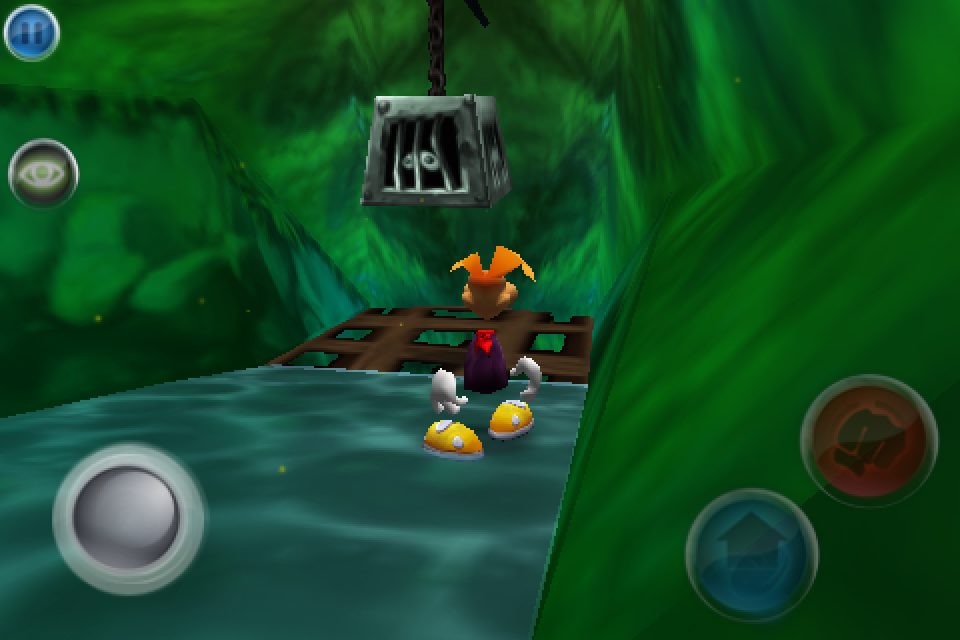The width and height of the screenshot is (960, 640).
Task: Hit the red fist attack button
Action: pos(868,441)
